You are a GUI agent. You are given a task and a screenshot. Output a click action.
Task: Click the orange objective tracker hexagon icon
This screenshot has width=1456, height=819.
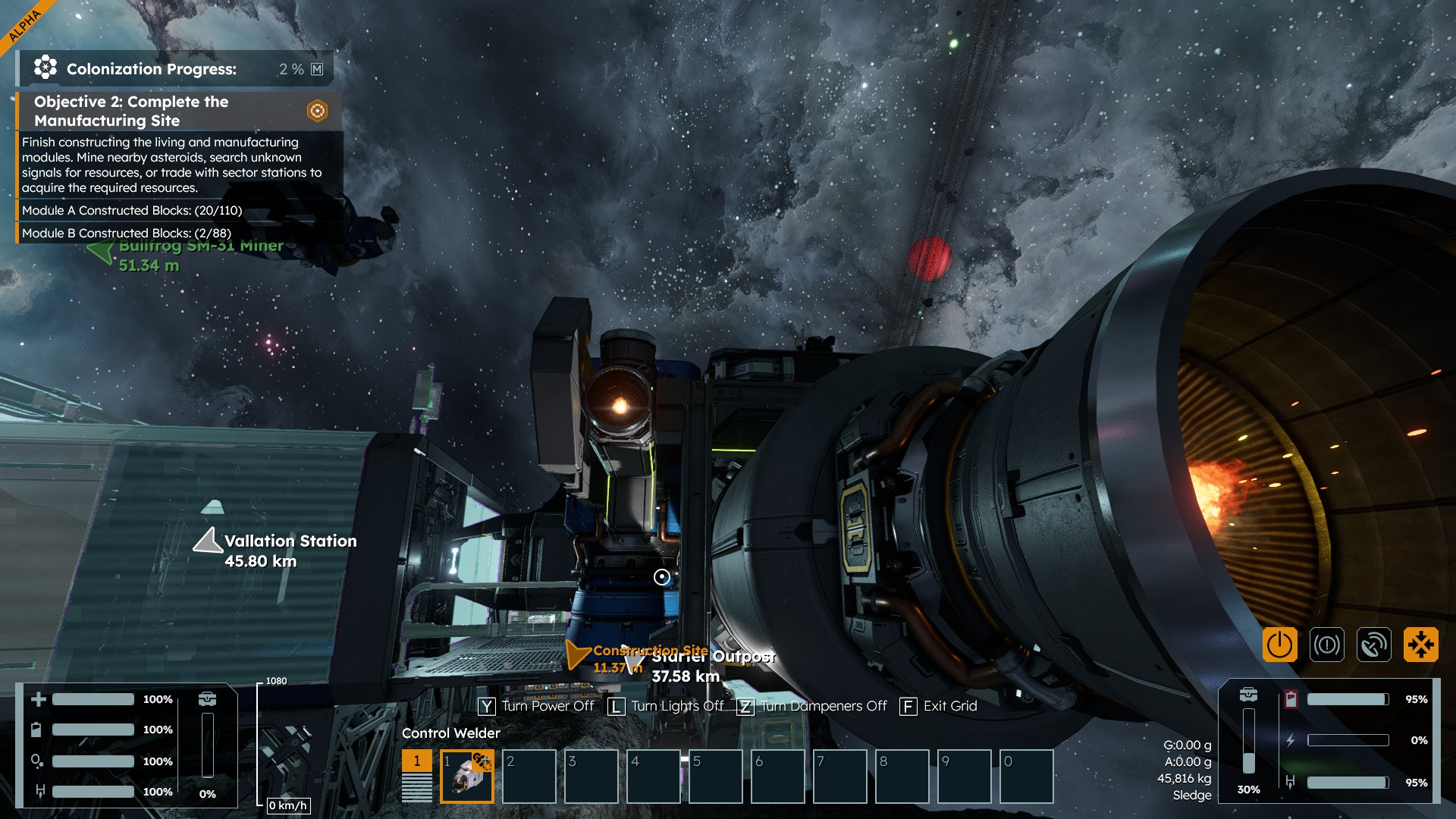[317, 111]
